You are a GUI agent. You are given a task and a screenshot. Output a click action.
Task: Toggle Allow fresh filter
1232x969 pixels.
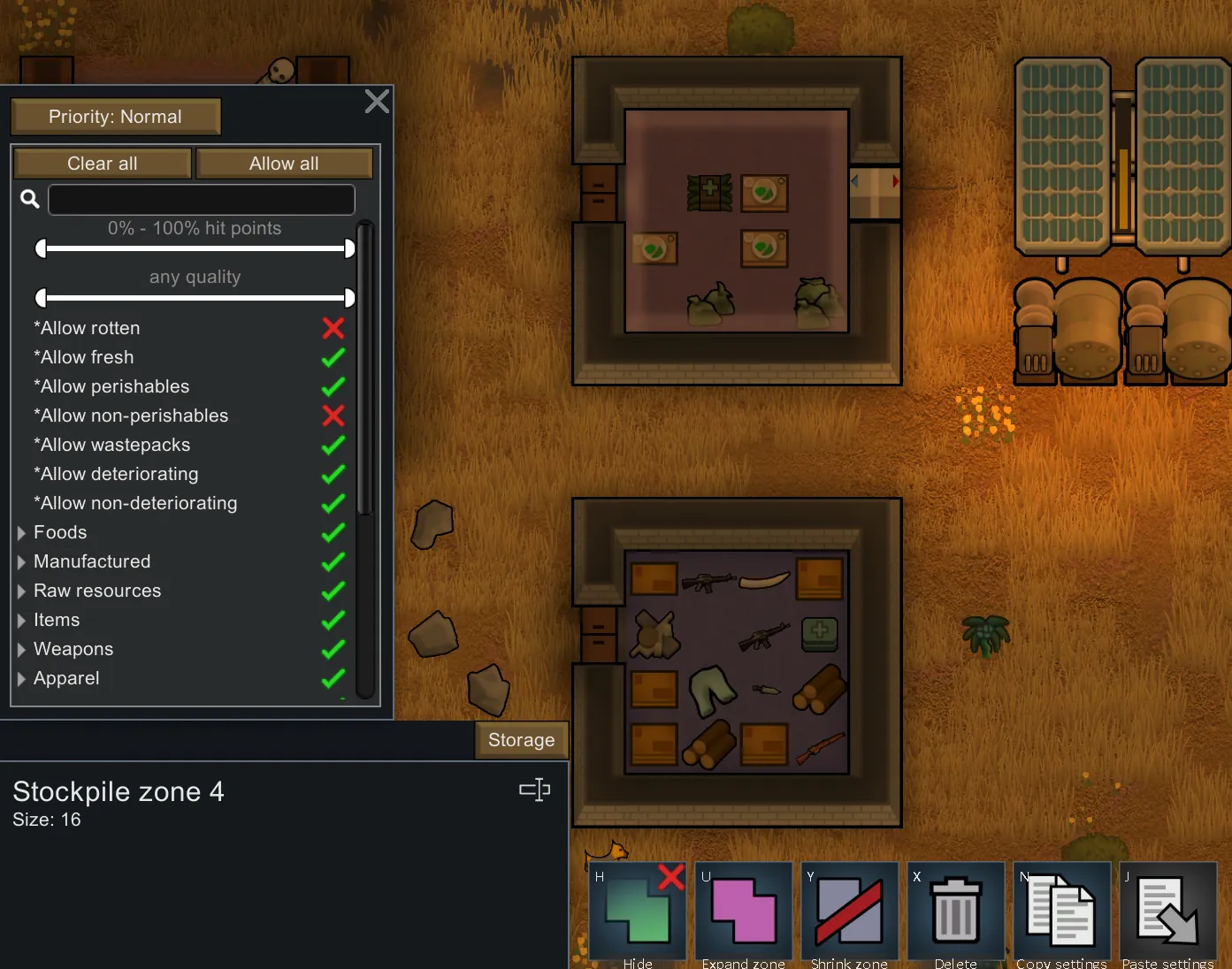tap(333, 357)
